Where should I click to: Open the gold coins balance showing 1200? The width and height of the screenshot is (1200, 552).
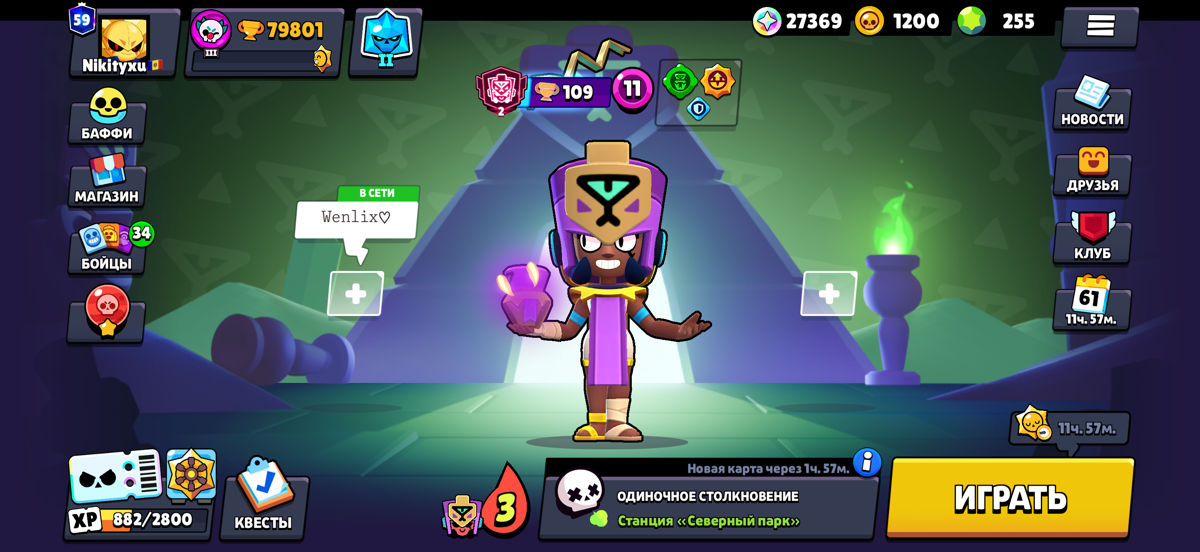898,21
